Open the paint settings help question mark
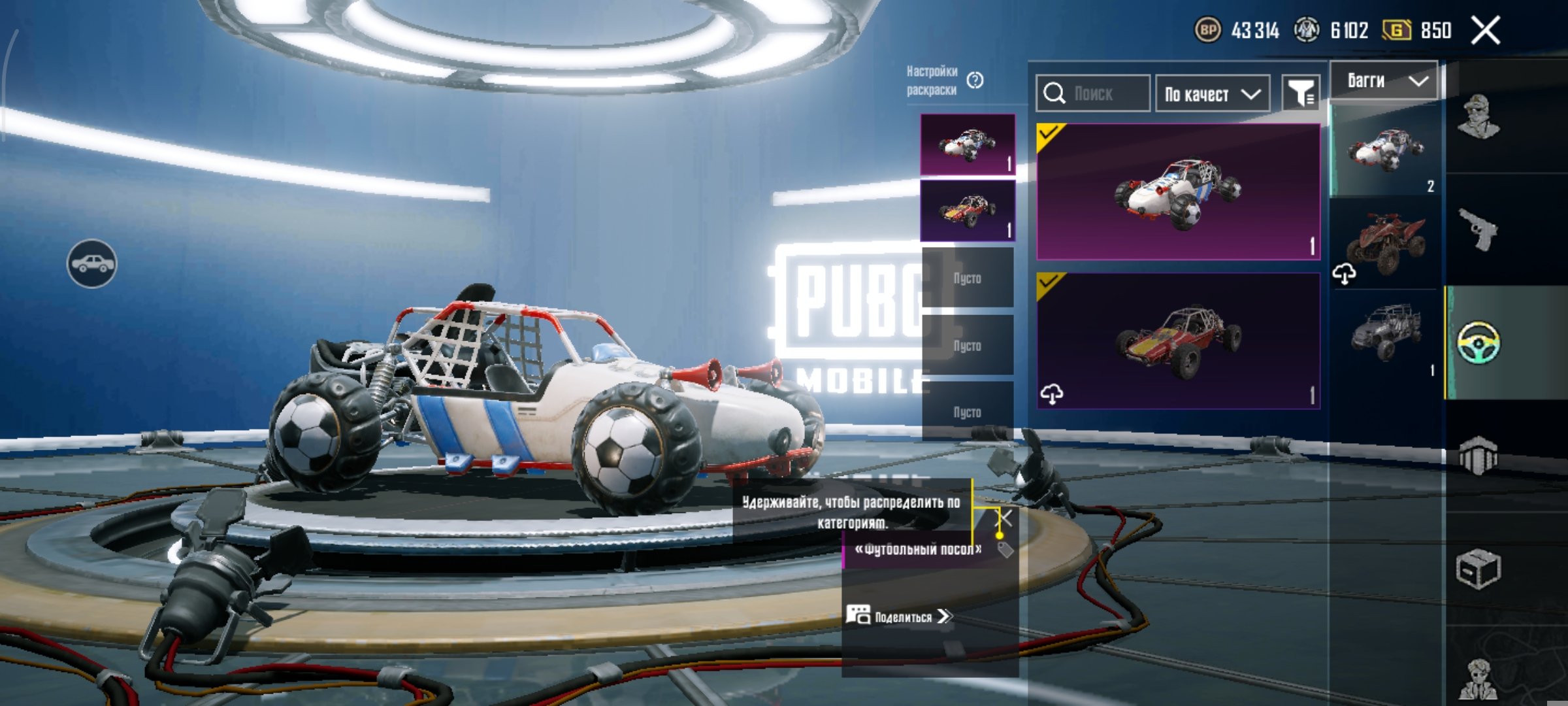Viewport: 1568px width, 706px height. point(975,80)
